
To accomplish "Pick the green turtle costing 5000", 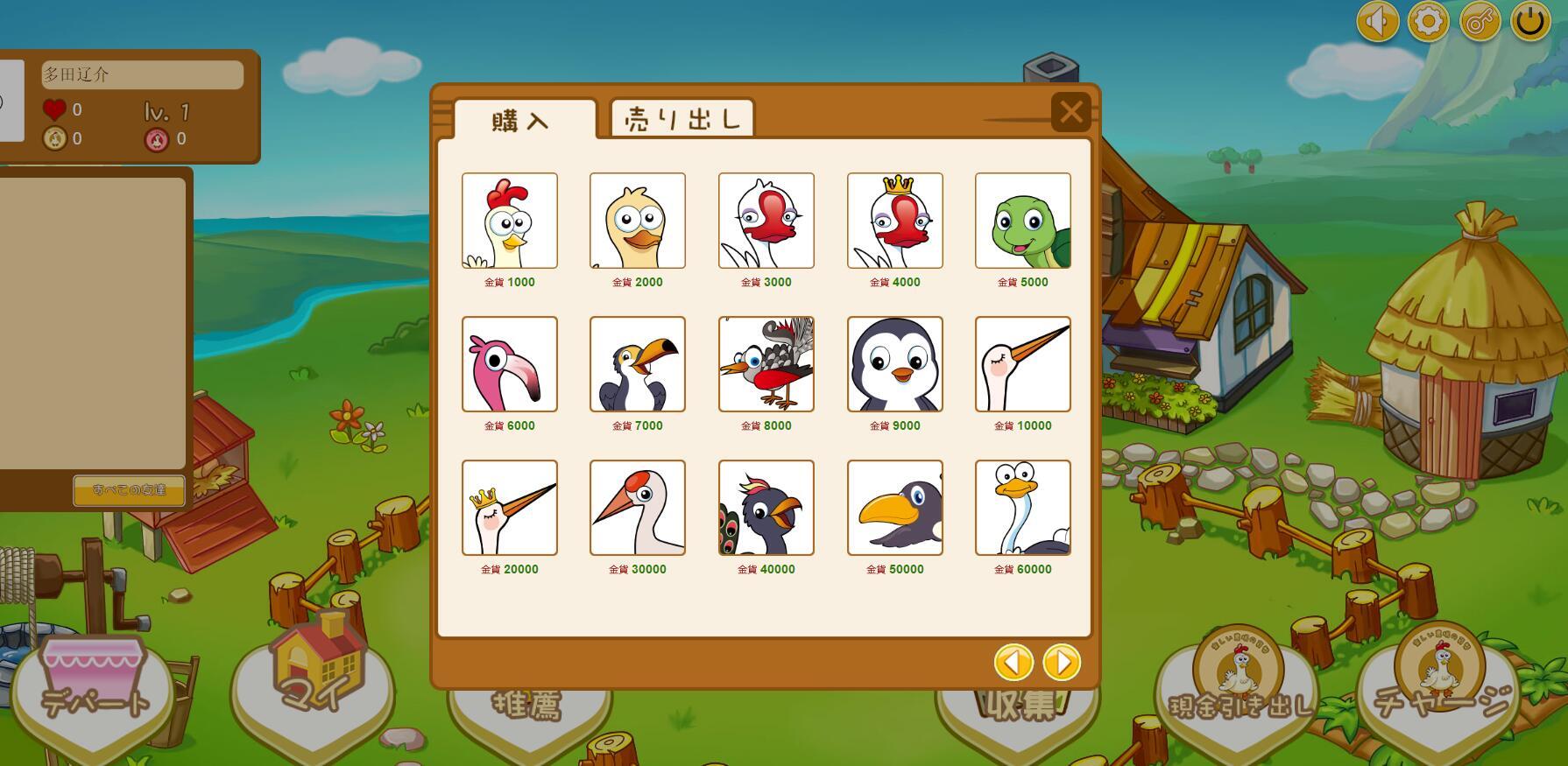I will point(1022,221).
